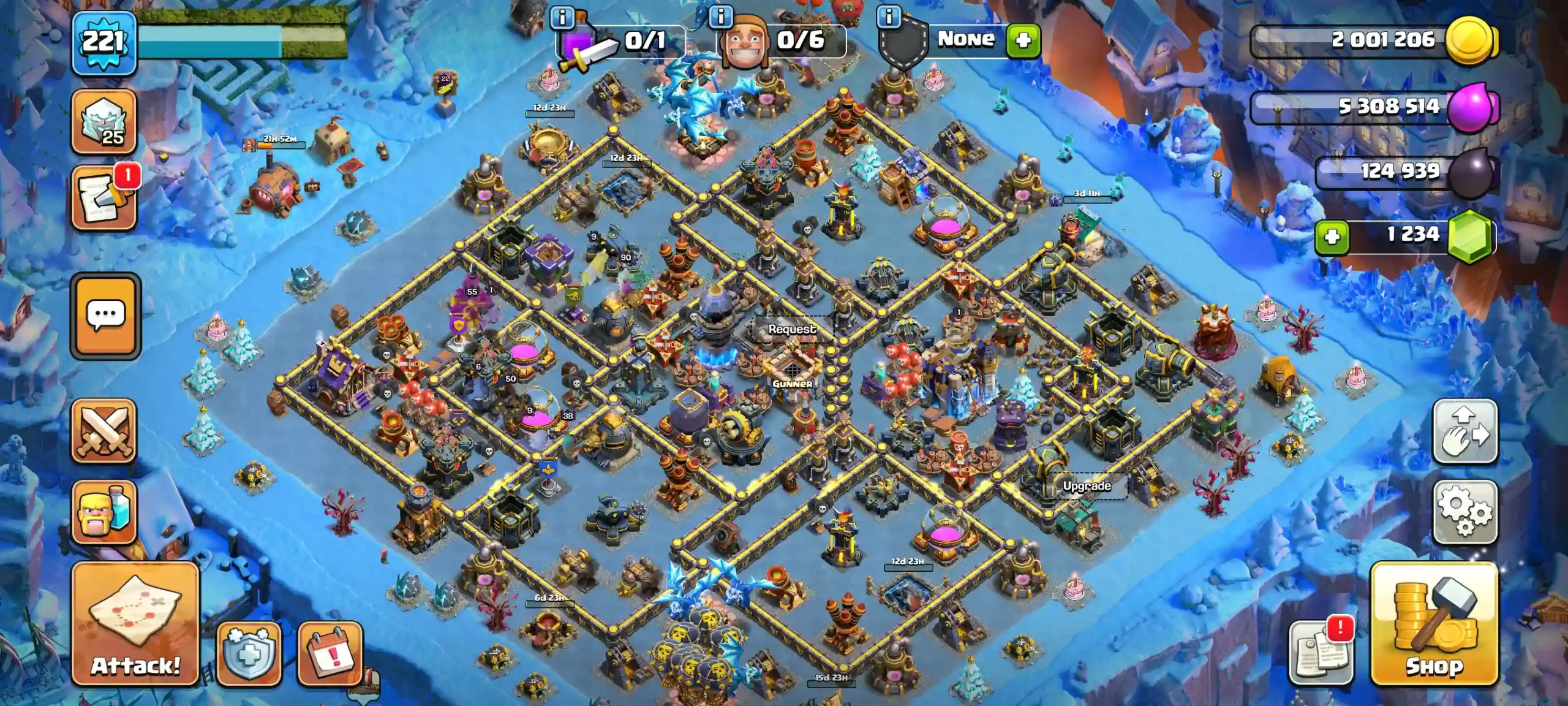Add a shield using plus beside None
Screen dimensions: 1568x706
[1023, 40]
